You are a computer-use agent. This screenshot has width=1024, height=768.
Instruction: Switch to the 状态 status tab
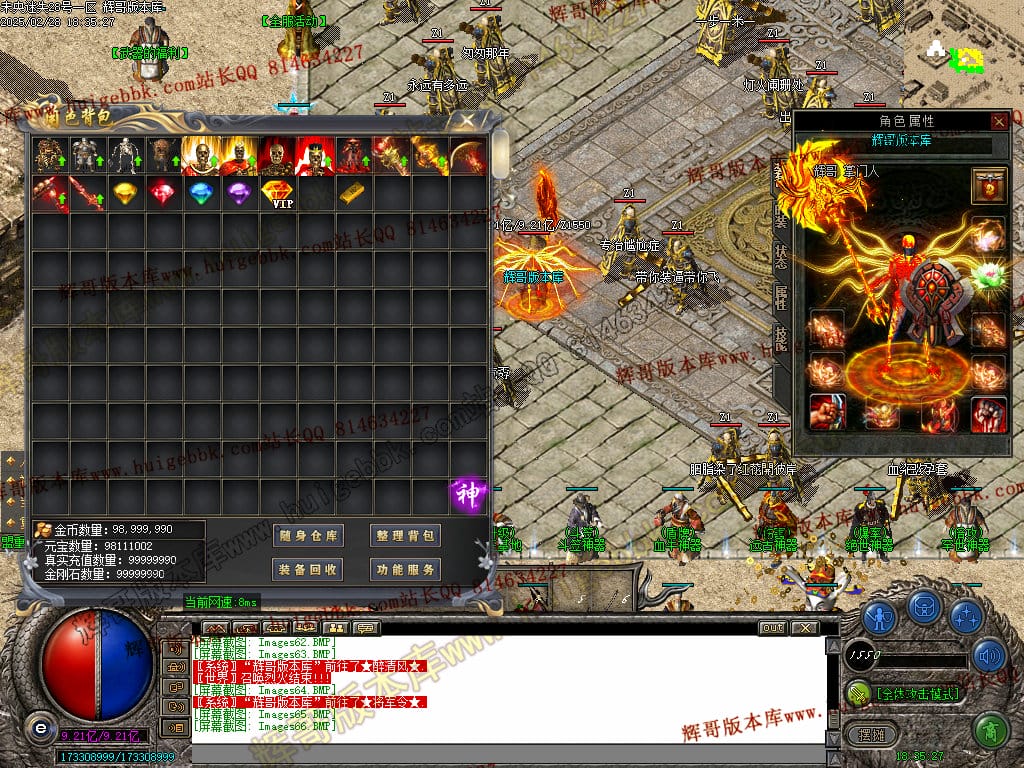(x=780, y=254)
